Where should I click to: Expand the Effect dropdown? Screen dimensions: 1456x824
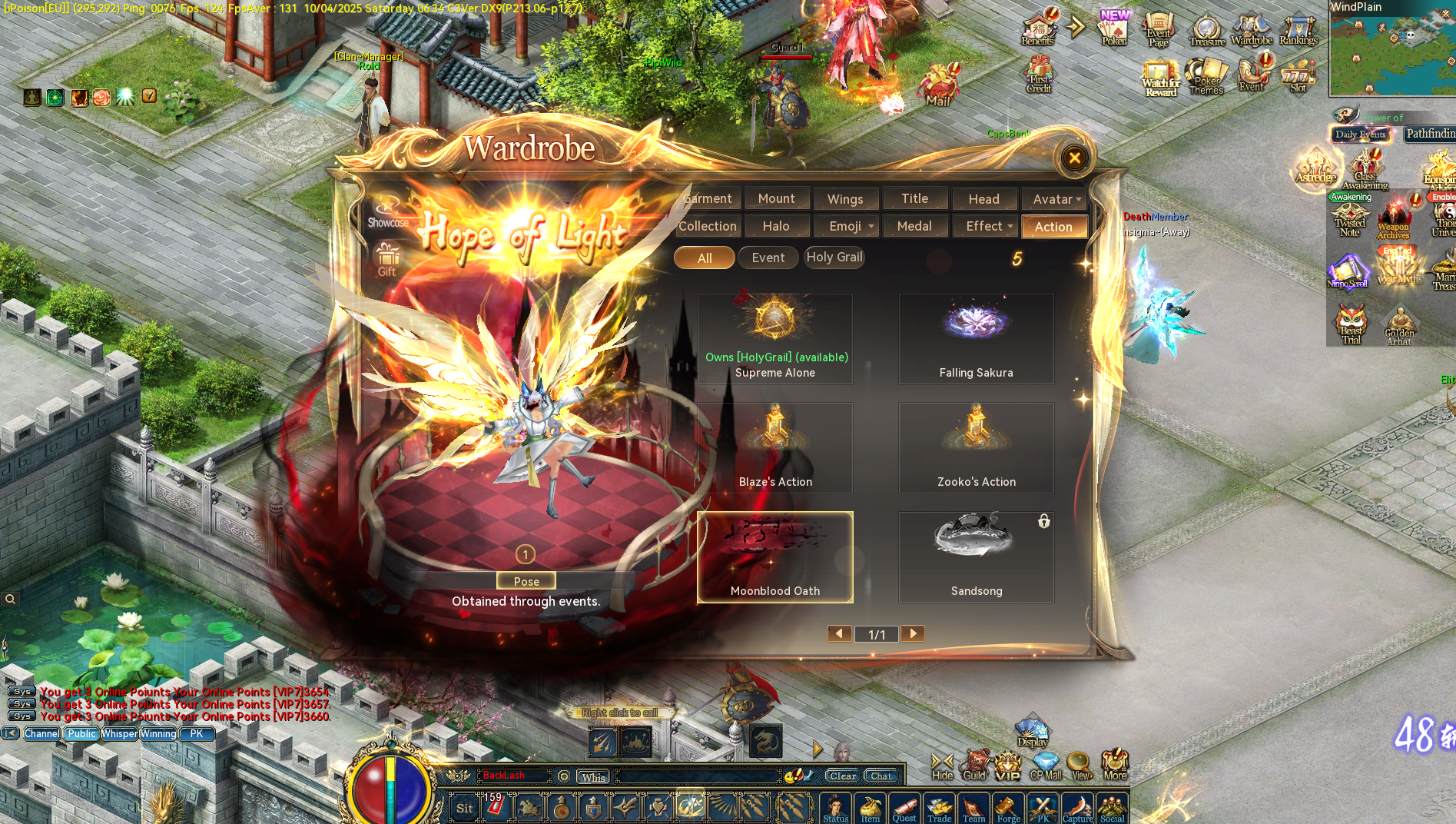tap(985, 225)
